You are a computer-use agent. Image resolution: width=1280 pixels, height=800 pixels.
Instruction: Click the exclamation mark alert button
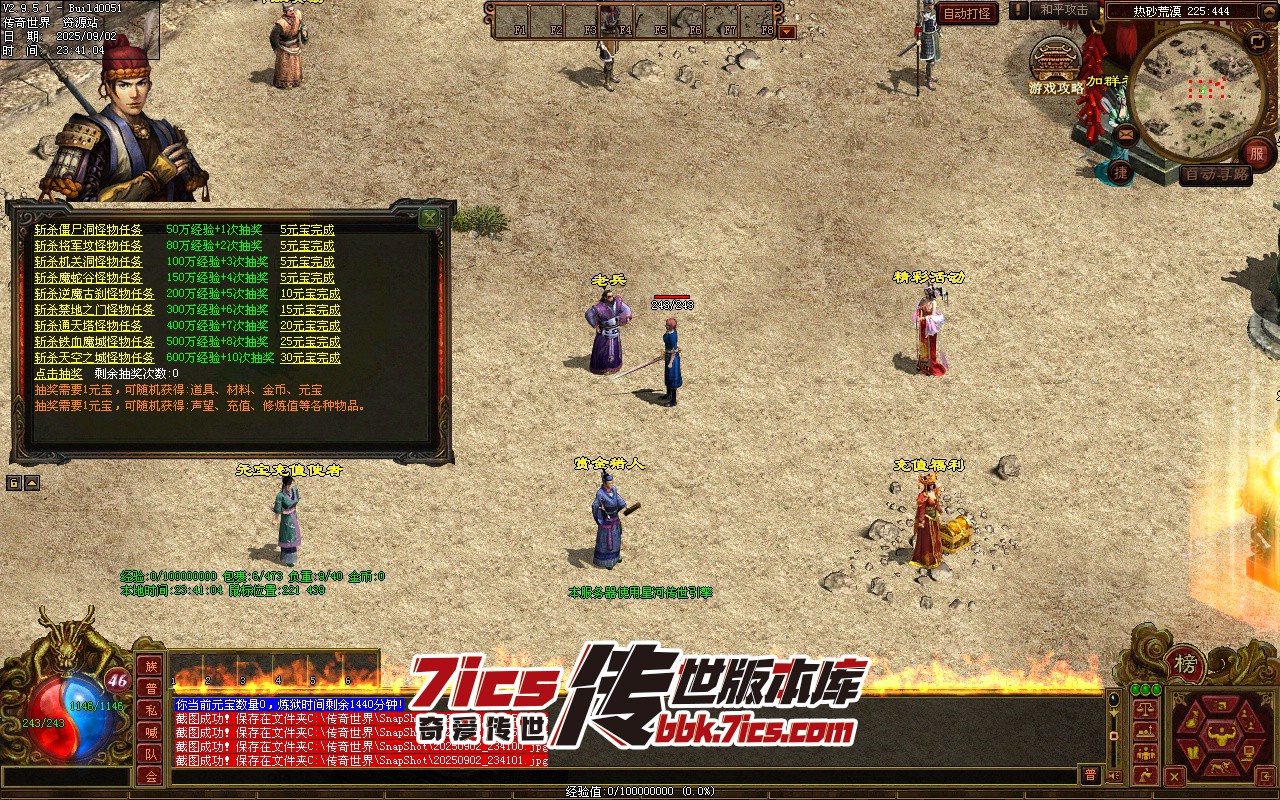tap(1018, 10)
